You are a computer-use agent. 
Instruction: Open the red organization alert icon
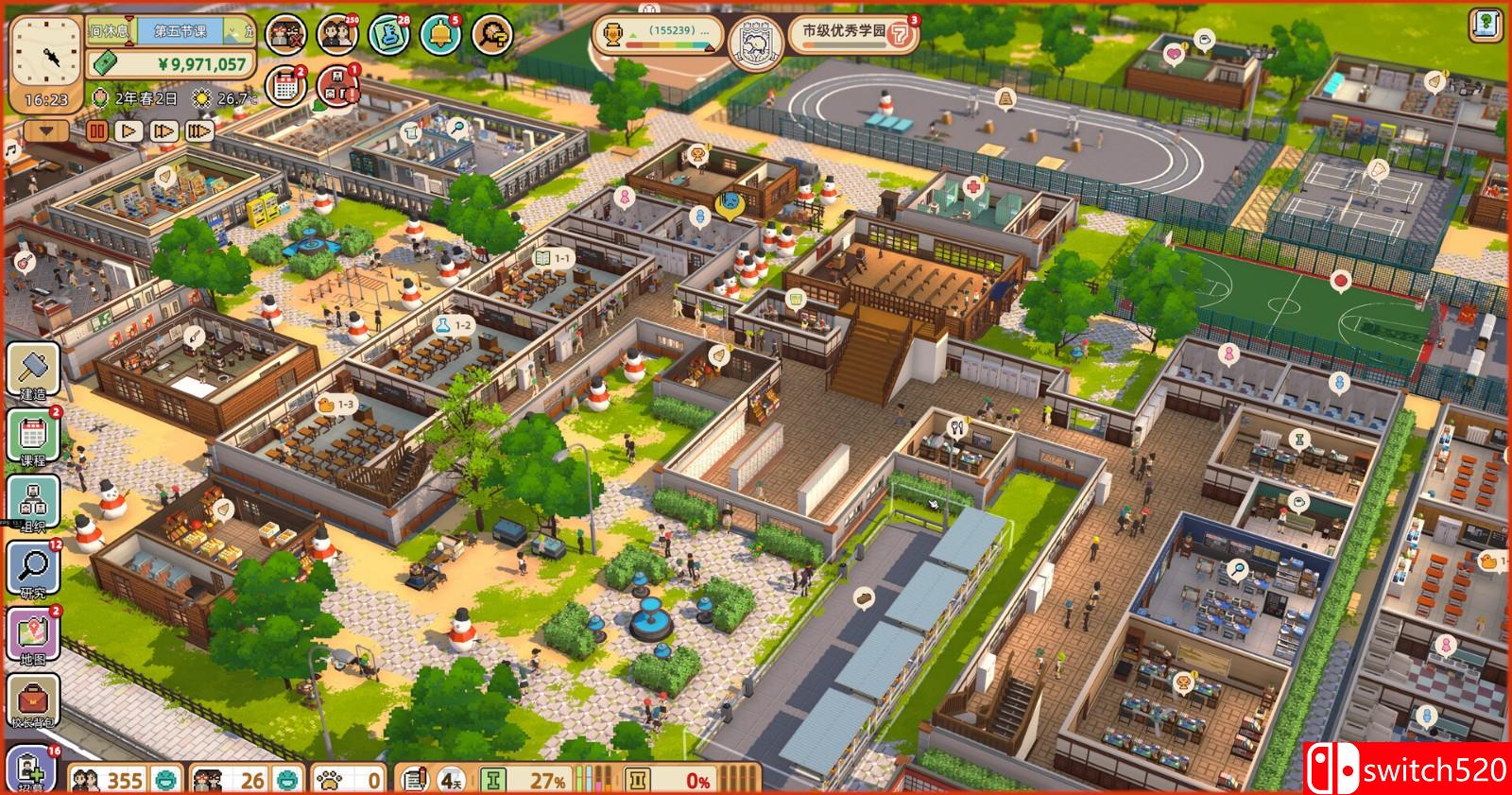[336, 86]
